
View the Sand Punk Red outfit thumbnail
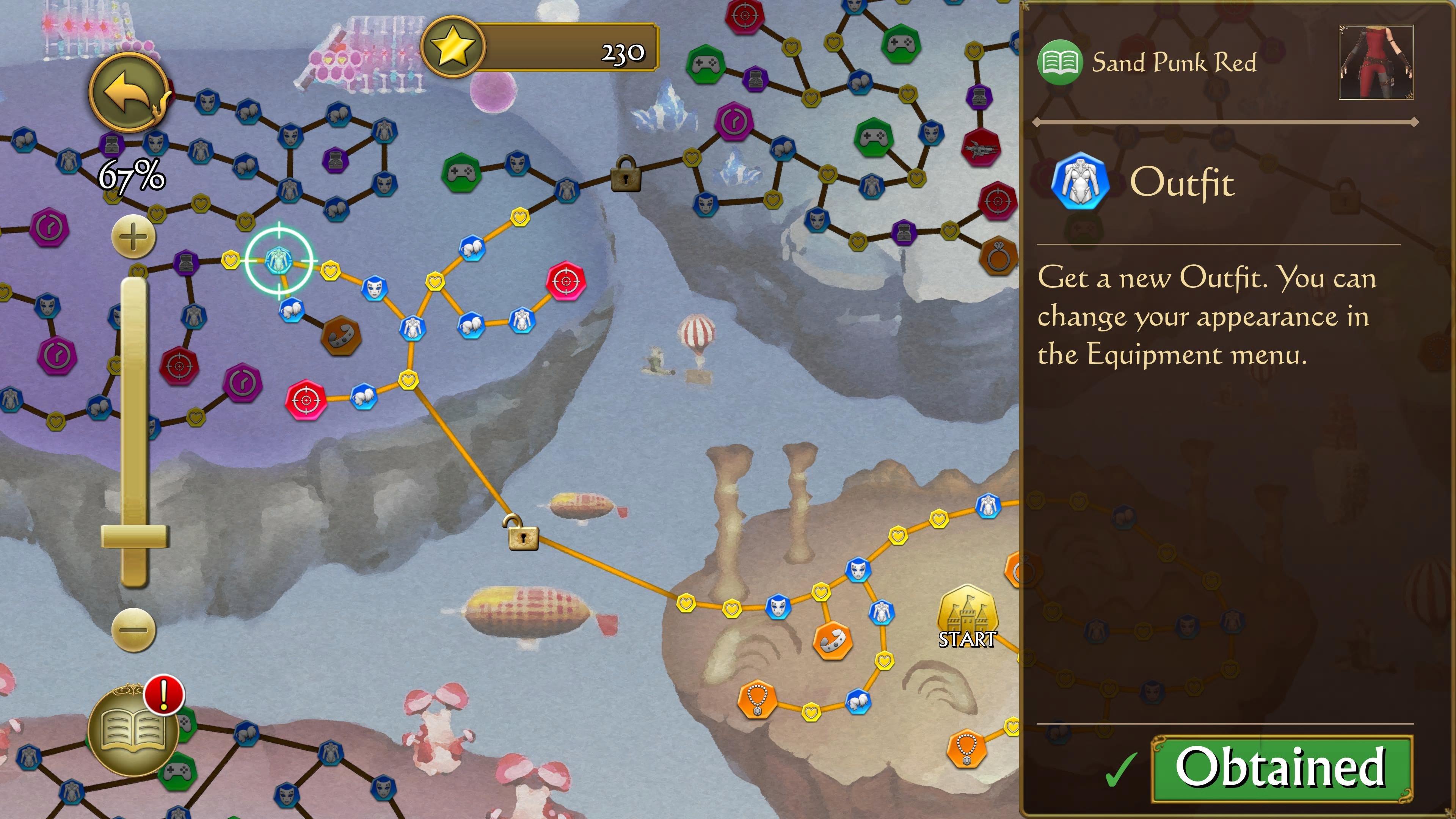coord(1376,62)
